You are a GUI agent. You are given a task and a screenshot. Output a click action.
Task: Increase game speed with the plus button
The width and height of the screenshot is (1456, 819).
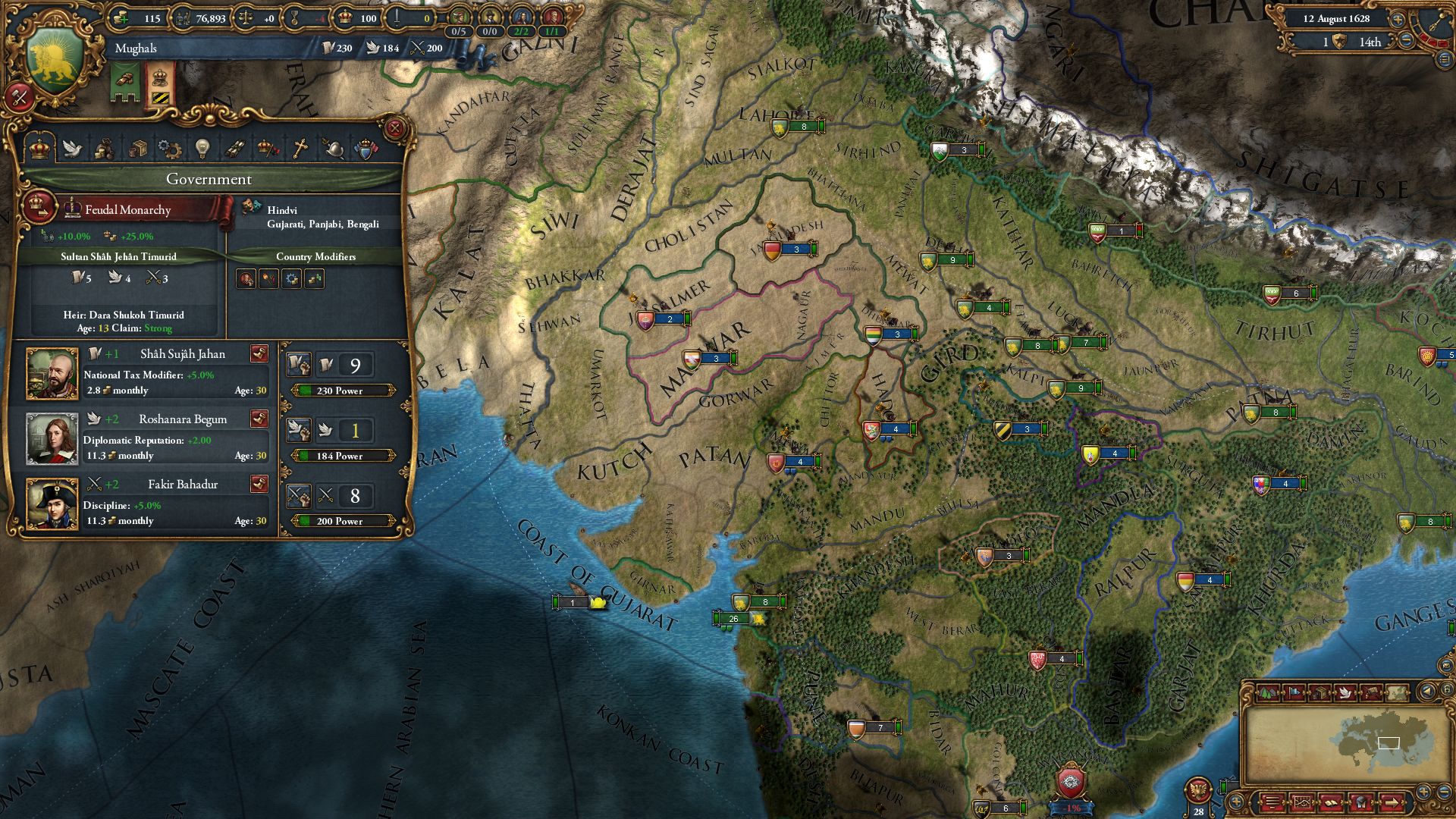[x=1398, y=20]
